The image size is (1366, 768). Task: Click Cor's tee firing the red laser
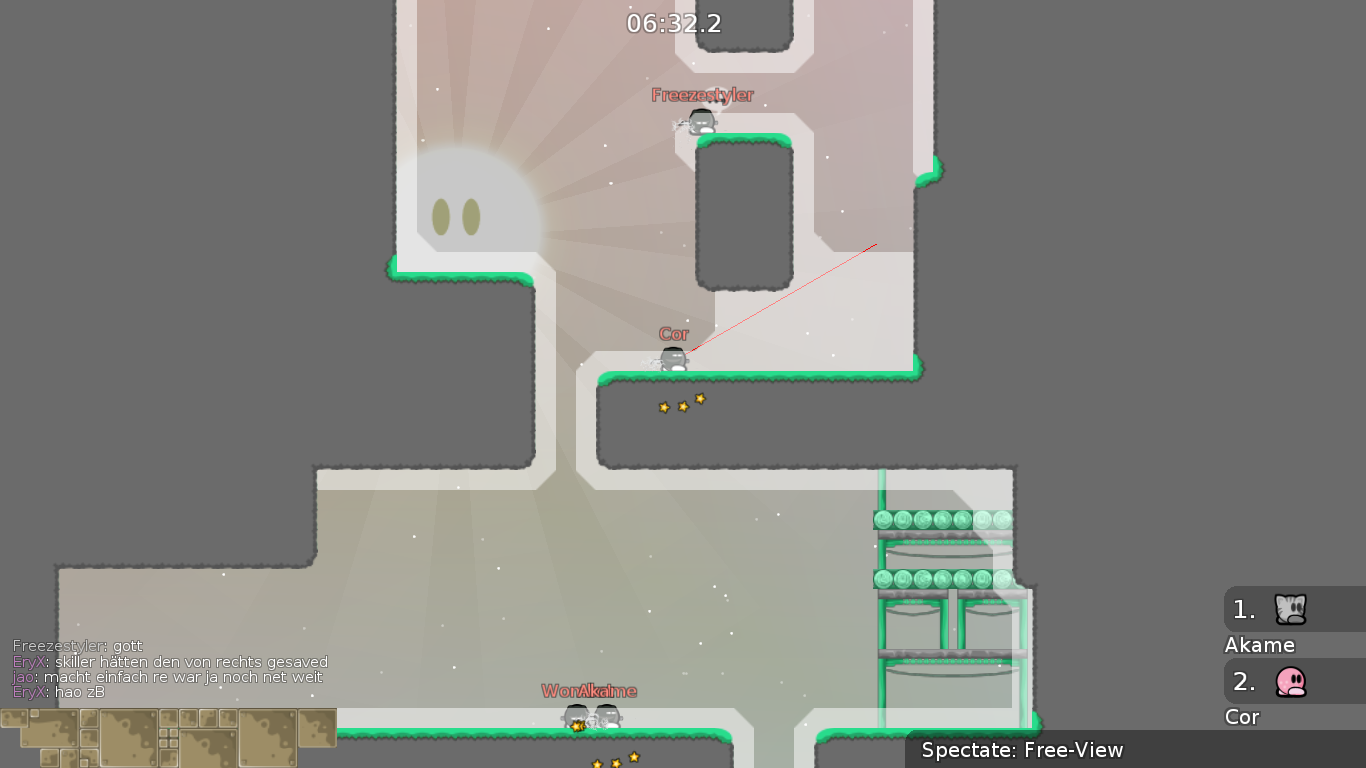[x=672, y=358]
